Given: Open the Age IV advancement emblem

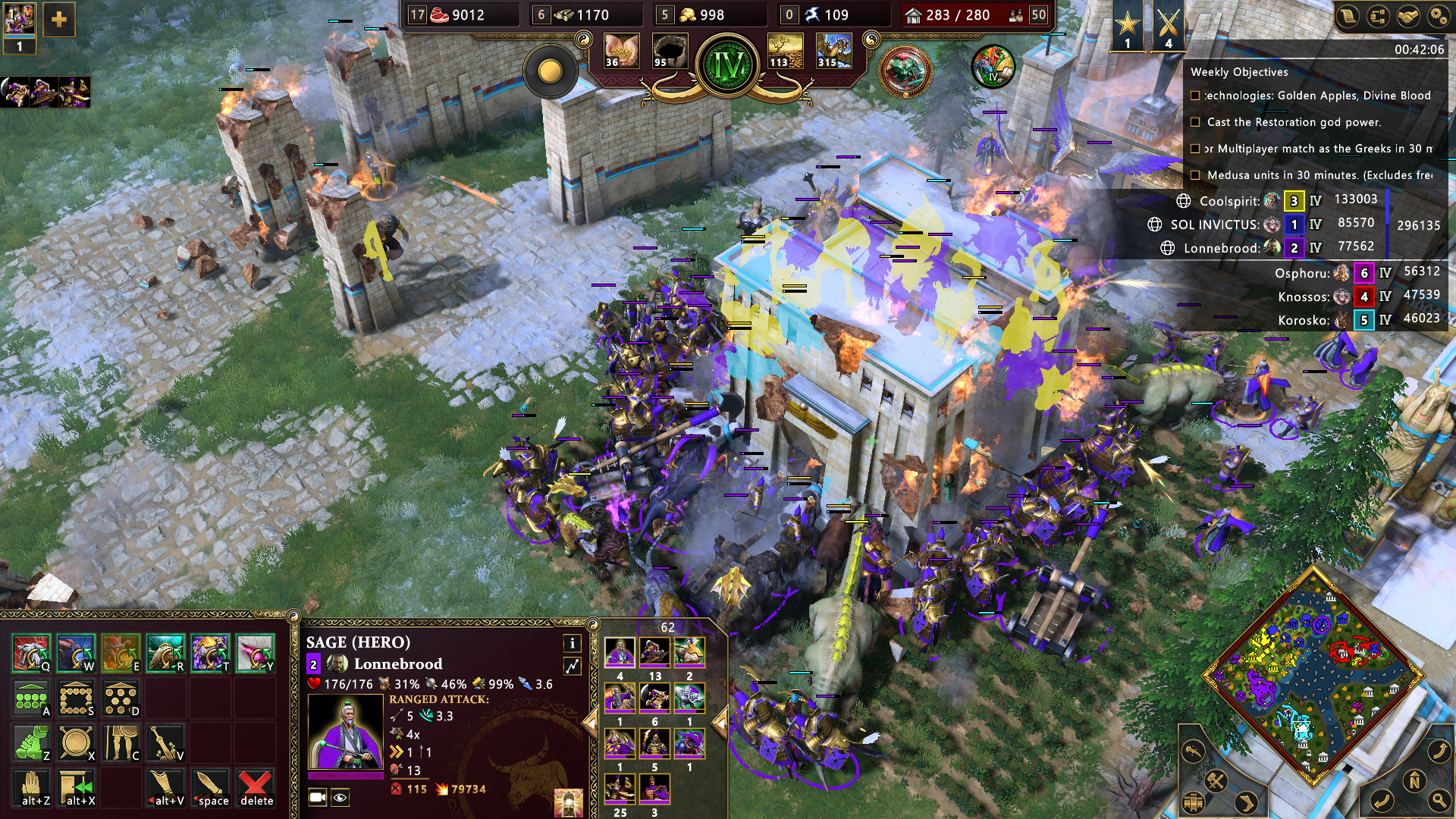Looking at the screenshot, I should [x=728, y=65].
